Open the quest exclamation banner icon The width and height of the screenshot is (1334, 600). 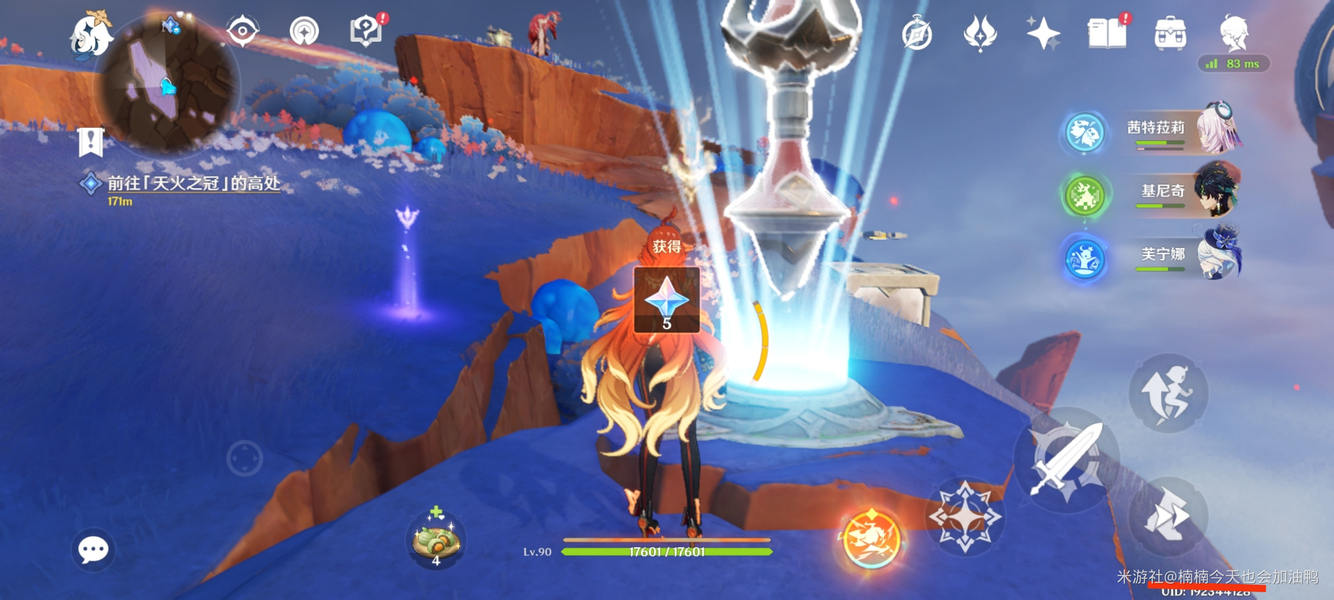click(91, 143)
